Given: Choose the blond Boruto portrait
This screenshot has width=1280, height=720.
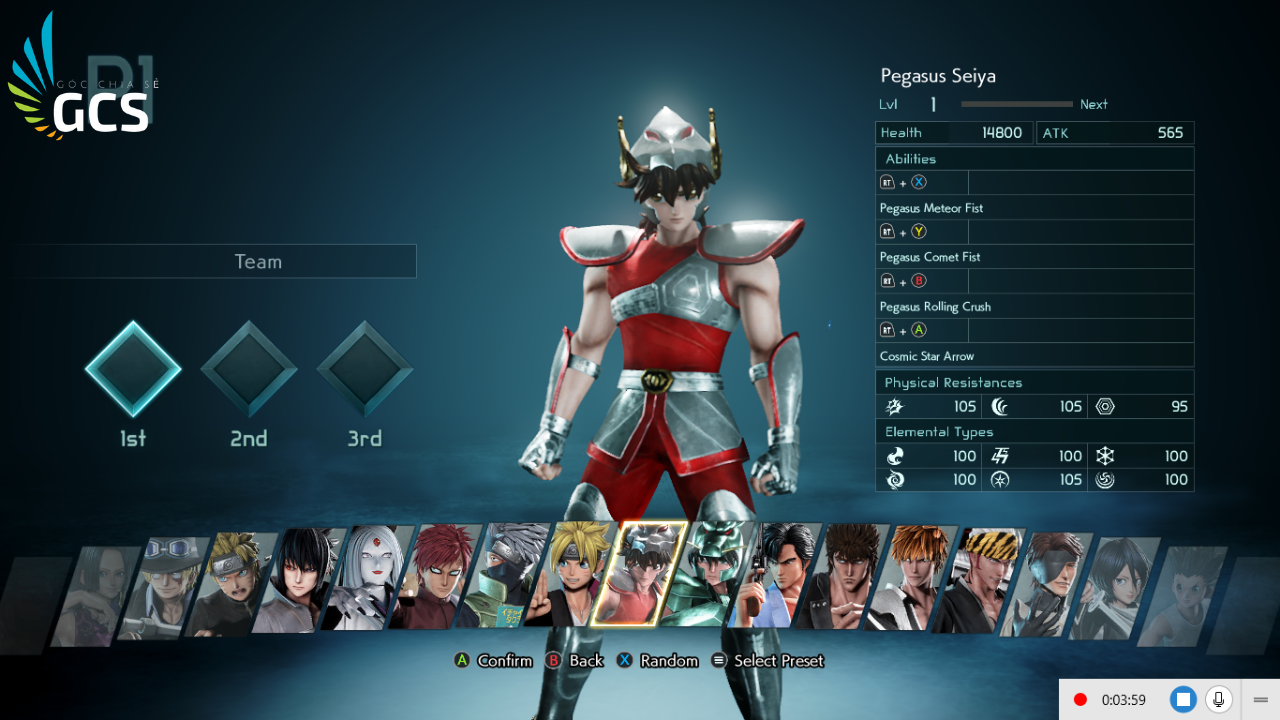Looking at the screenshot, I should tap(571, 574).
